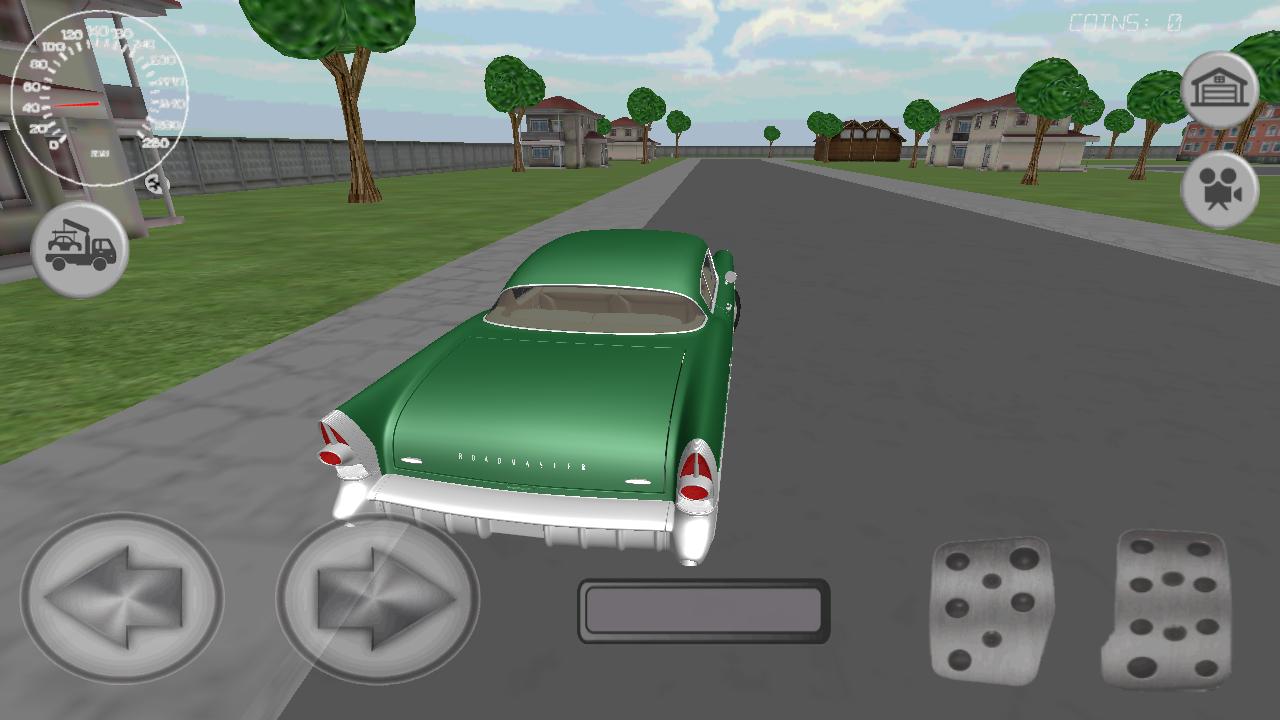Steer left with the left arrow button

[122, 598]
